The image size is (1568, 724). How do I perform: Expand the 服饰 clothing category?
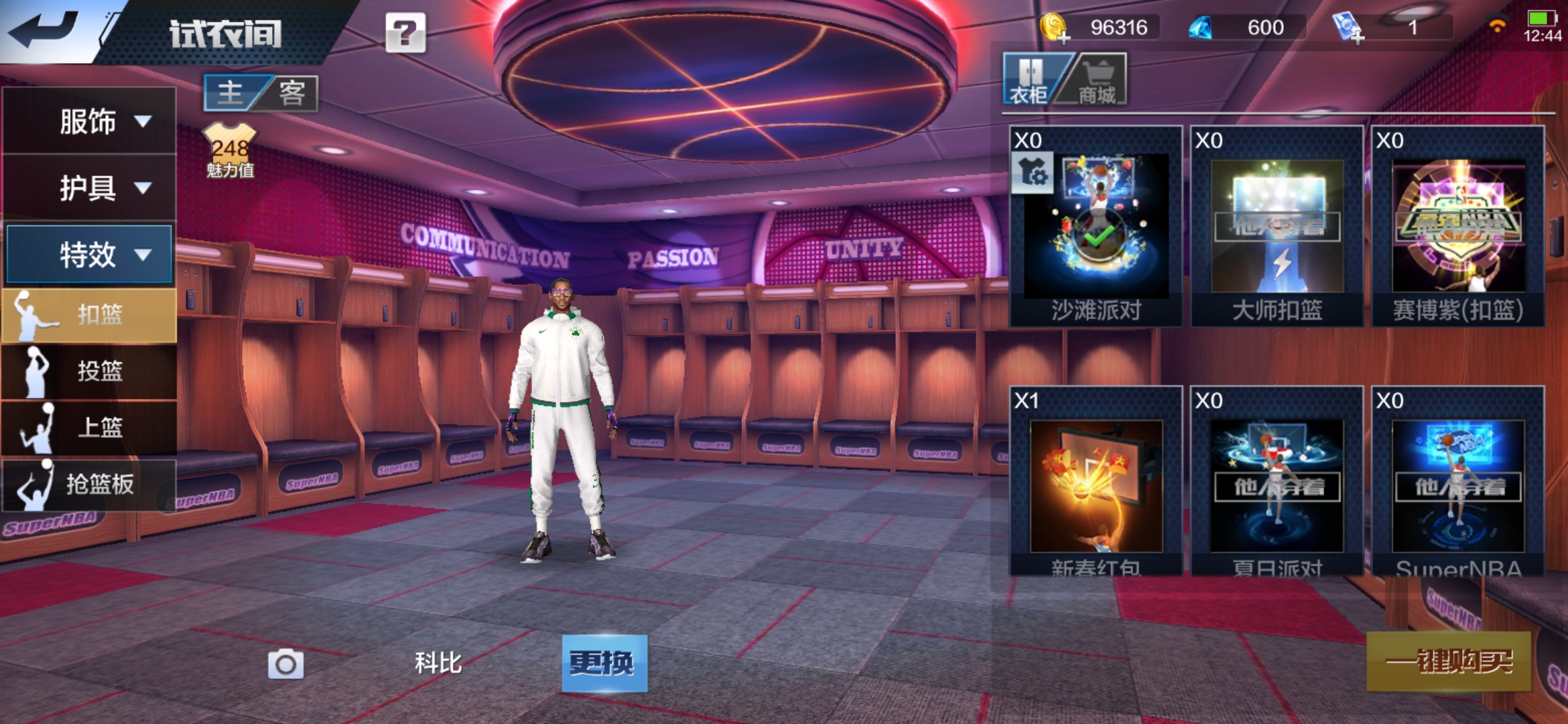tap(90, 121)
